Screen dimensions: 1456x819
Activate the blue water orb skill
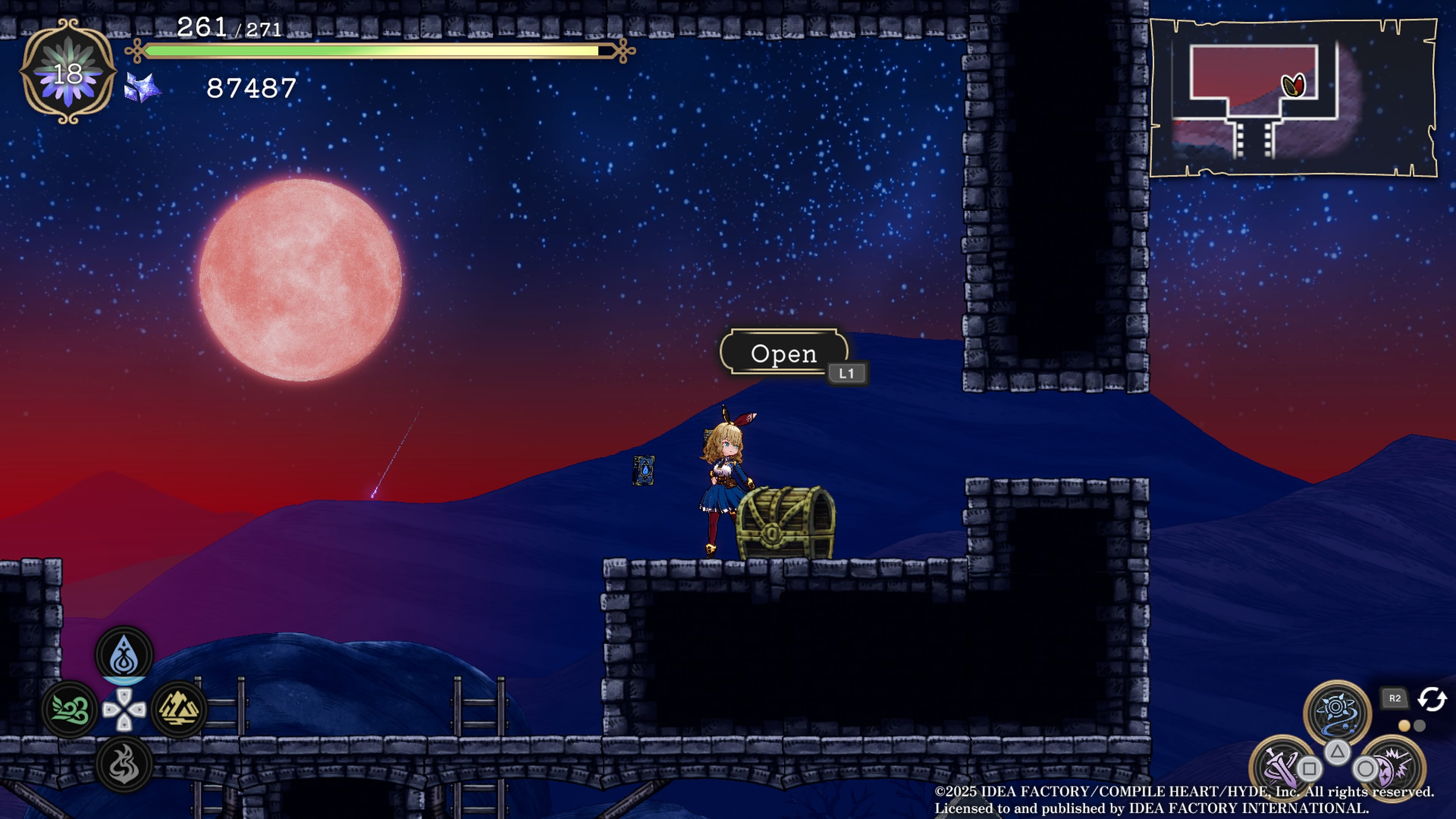coord(1337,713)
